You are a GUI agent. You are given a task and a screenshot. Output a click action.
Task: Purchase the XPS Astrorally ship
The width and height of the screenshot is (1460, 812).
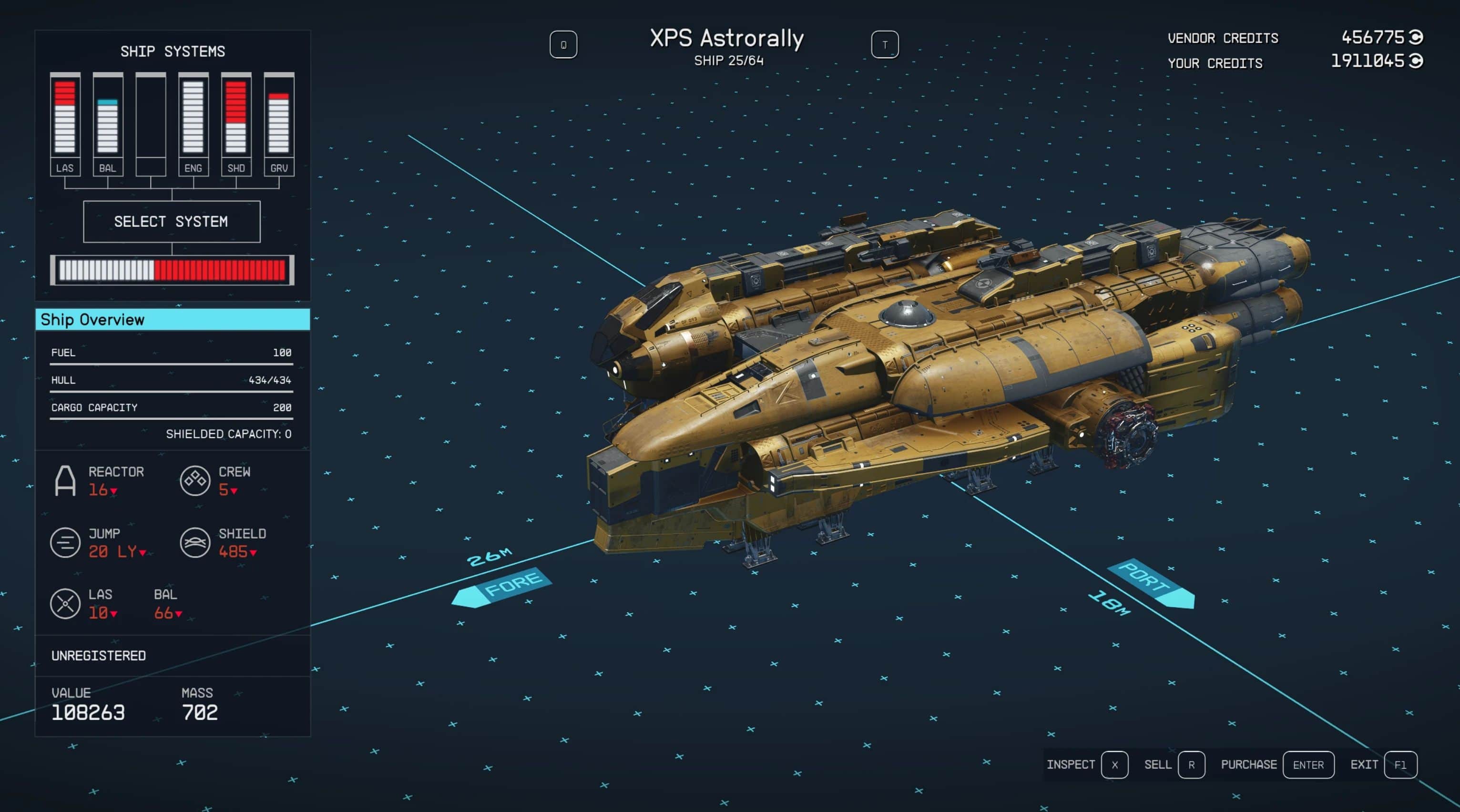pos(1307,764)
